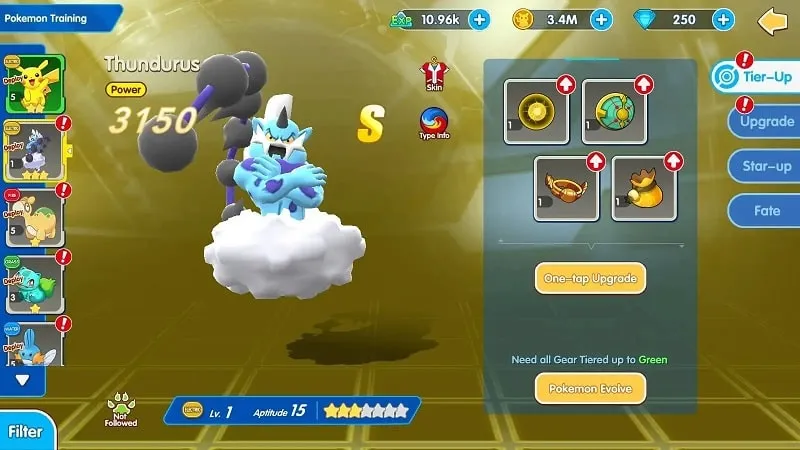Expand the Pokemon list down arrow
This screenshot has height=450, width=800.
coord(23,379)
